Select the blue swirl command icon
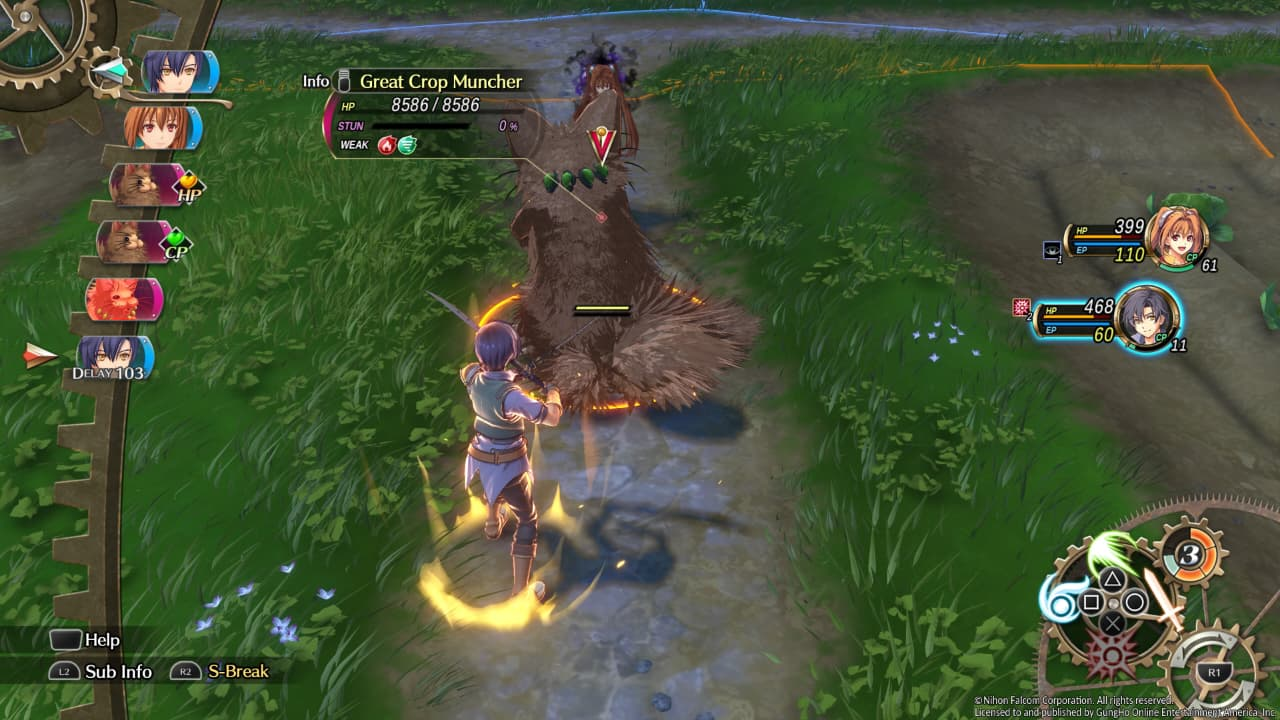Screen dimensions: 1280x720 click(1058, 599)
